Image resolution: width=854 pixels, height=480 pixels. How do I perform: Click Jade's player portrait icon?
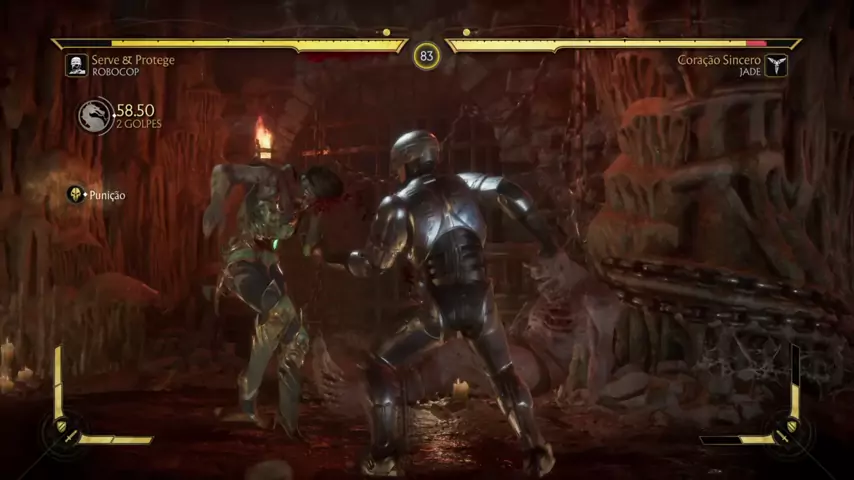click(777, 66)
